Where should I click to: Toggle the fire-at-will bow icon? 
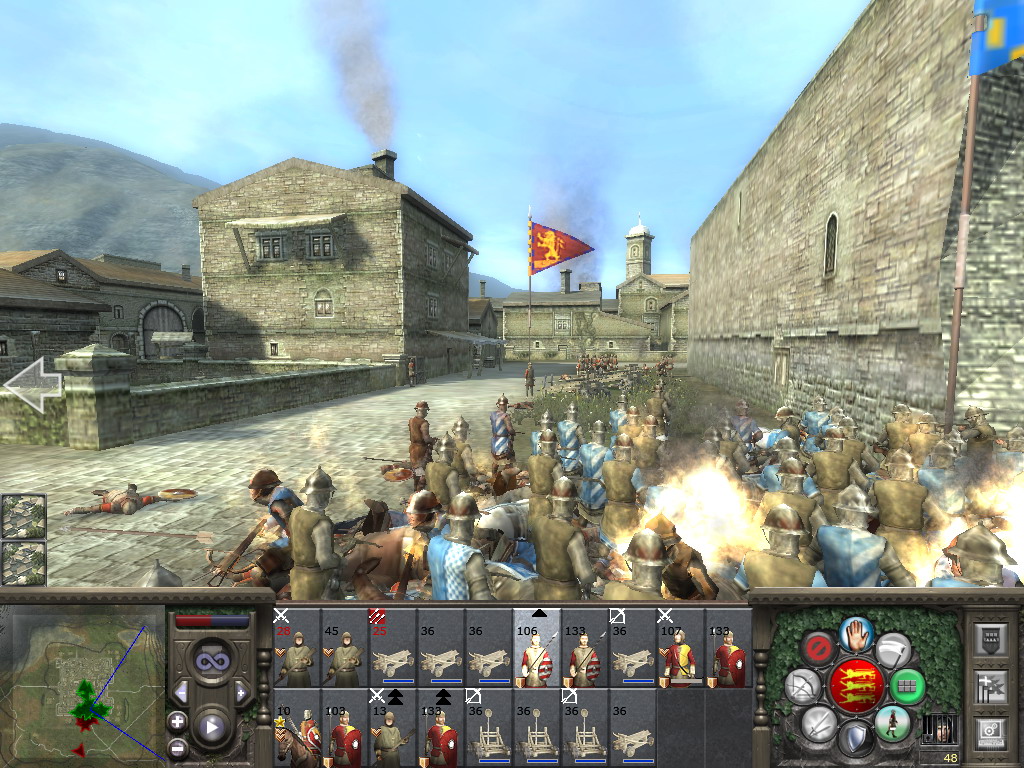802,687
